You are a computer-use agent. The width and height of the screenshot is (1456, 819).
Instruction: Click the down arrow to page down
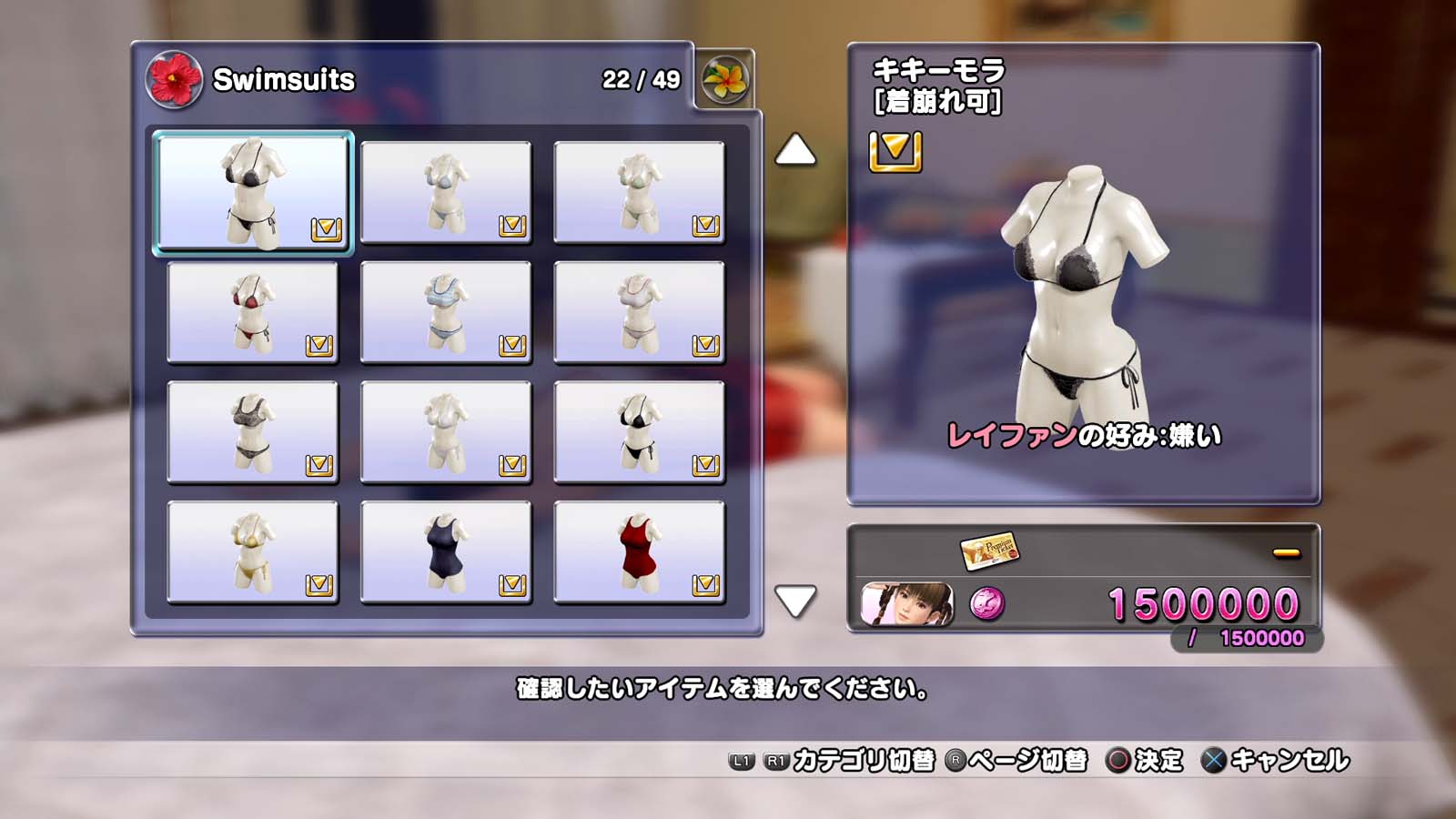point(795,601)
